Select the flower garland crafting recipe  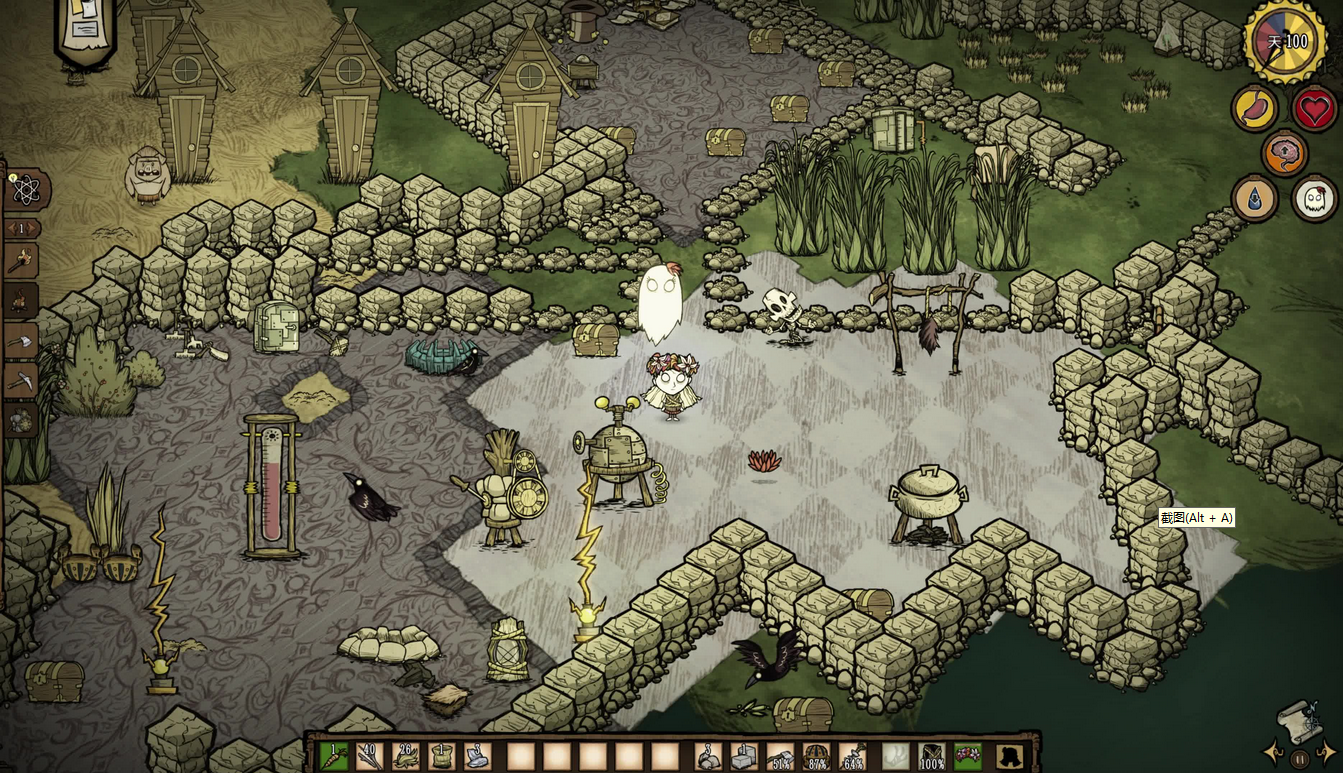20,421
